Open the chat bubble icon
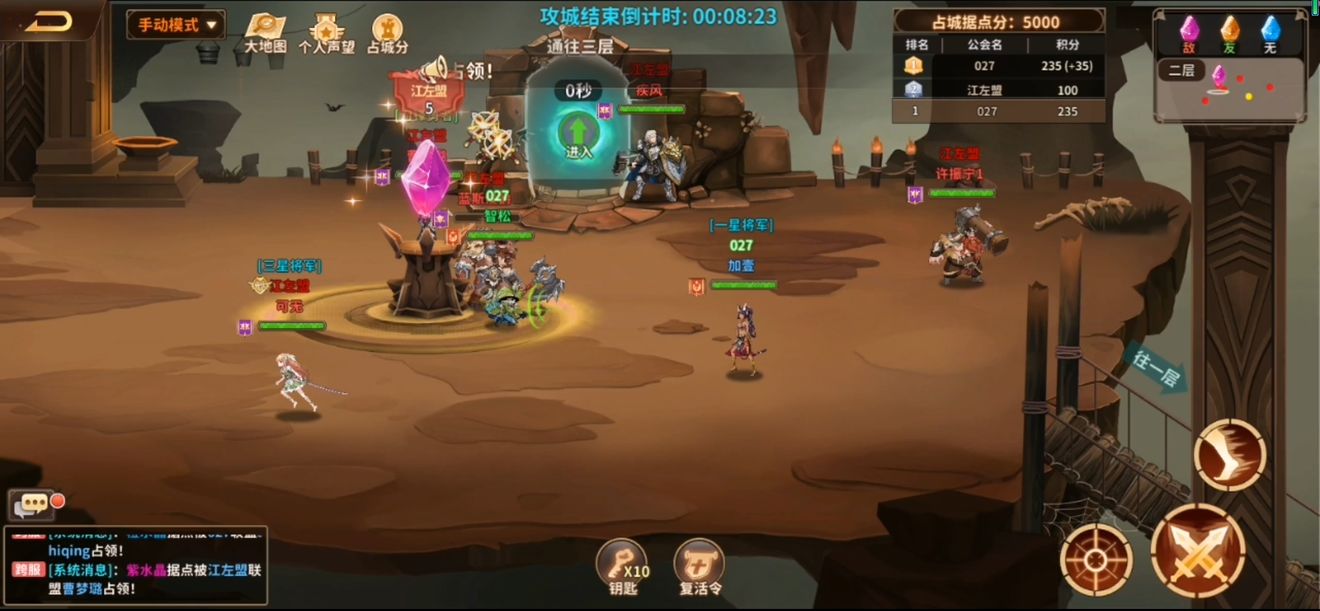Screen dimensions: 1320x611 pyautogui.click(x=30, y=504)
